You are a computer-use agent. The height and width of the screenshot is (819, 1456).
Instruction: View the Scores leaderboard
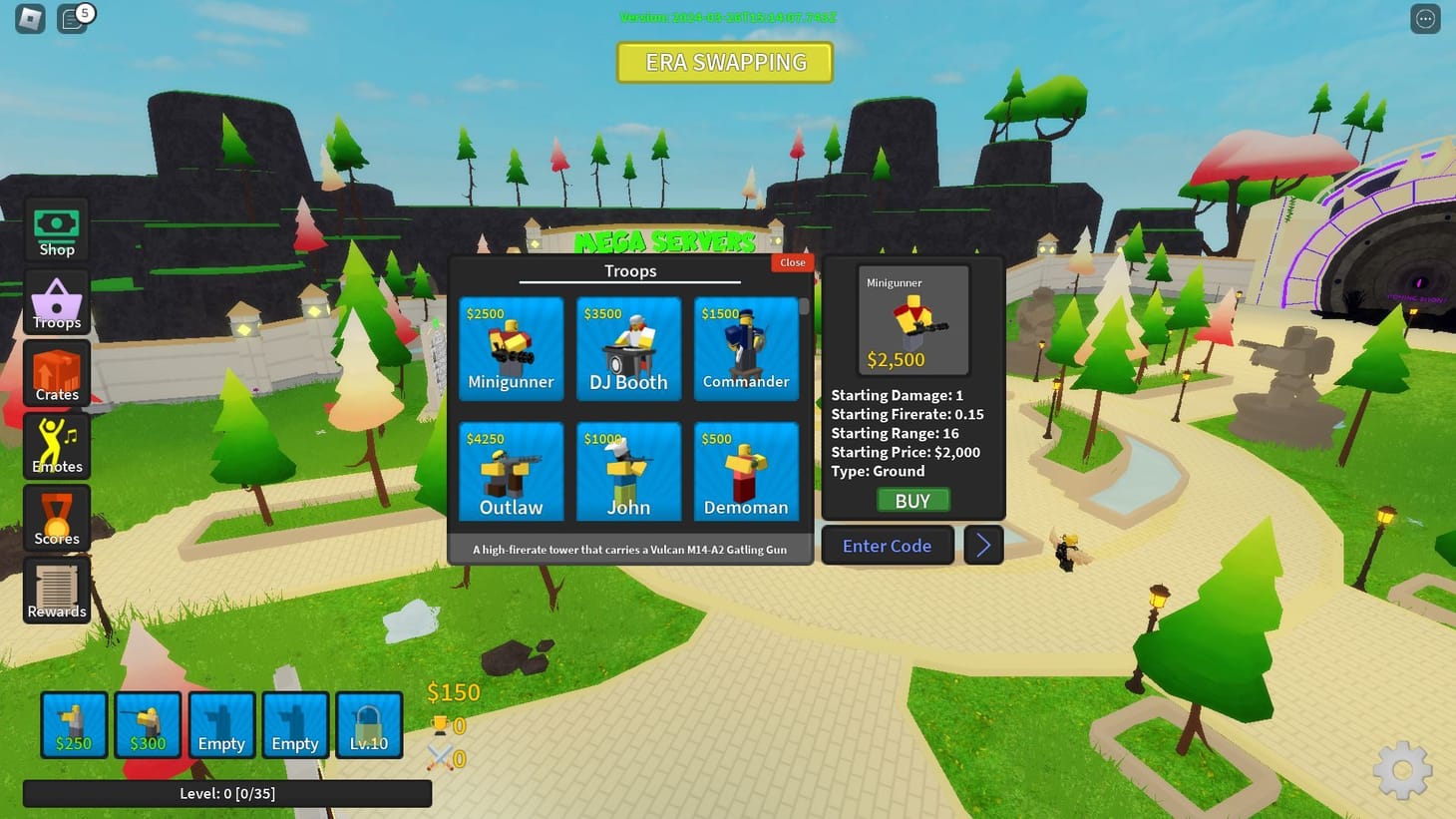(56, 518)
